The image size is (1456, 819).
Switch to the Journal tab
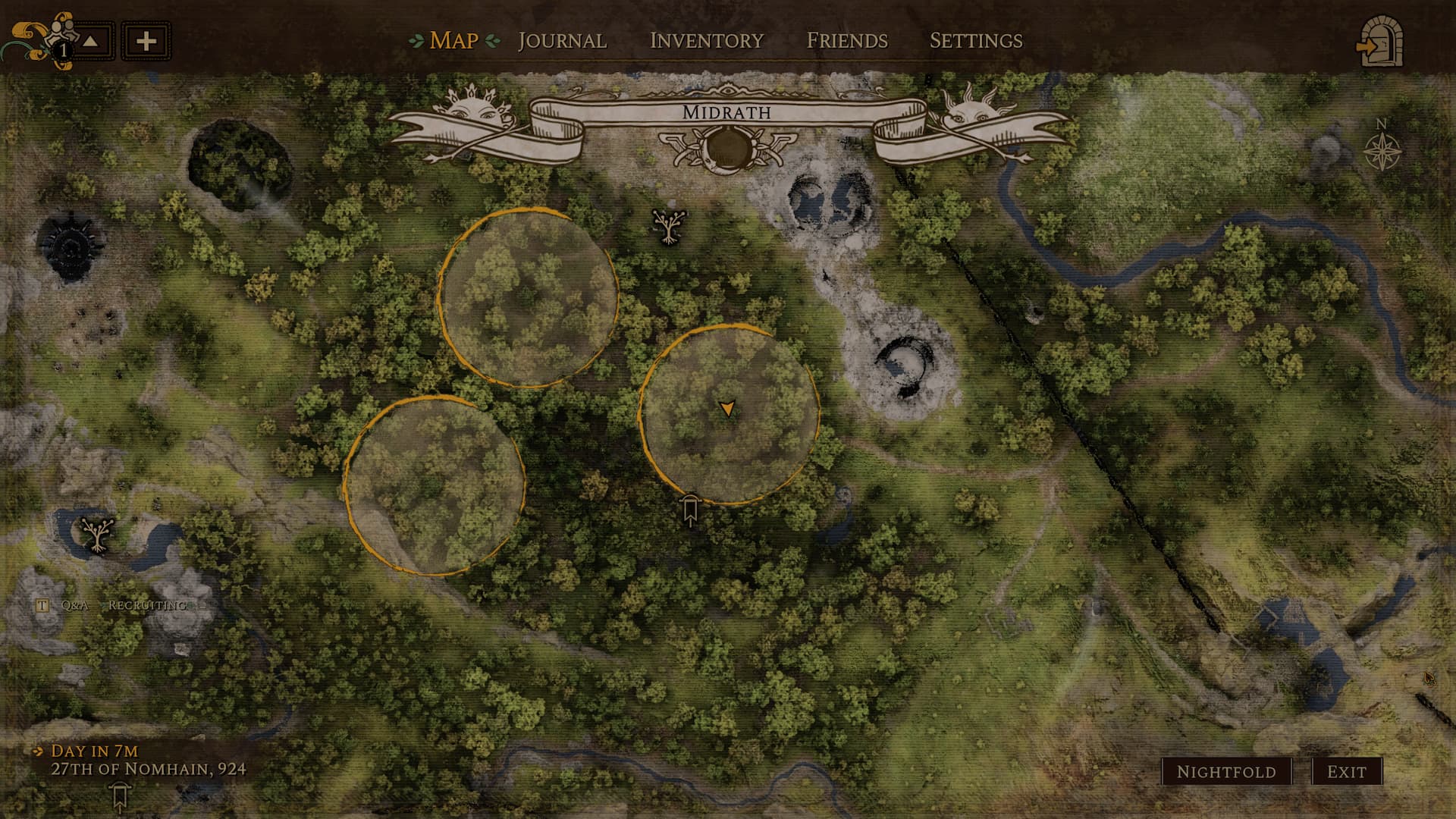click(562, 40)
